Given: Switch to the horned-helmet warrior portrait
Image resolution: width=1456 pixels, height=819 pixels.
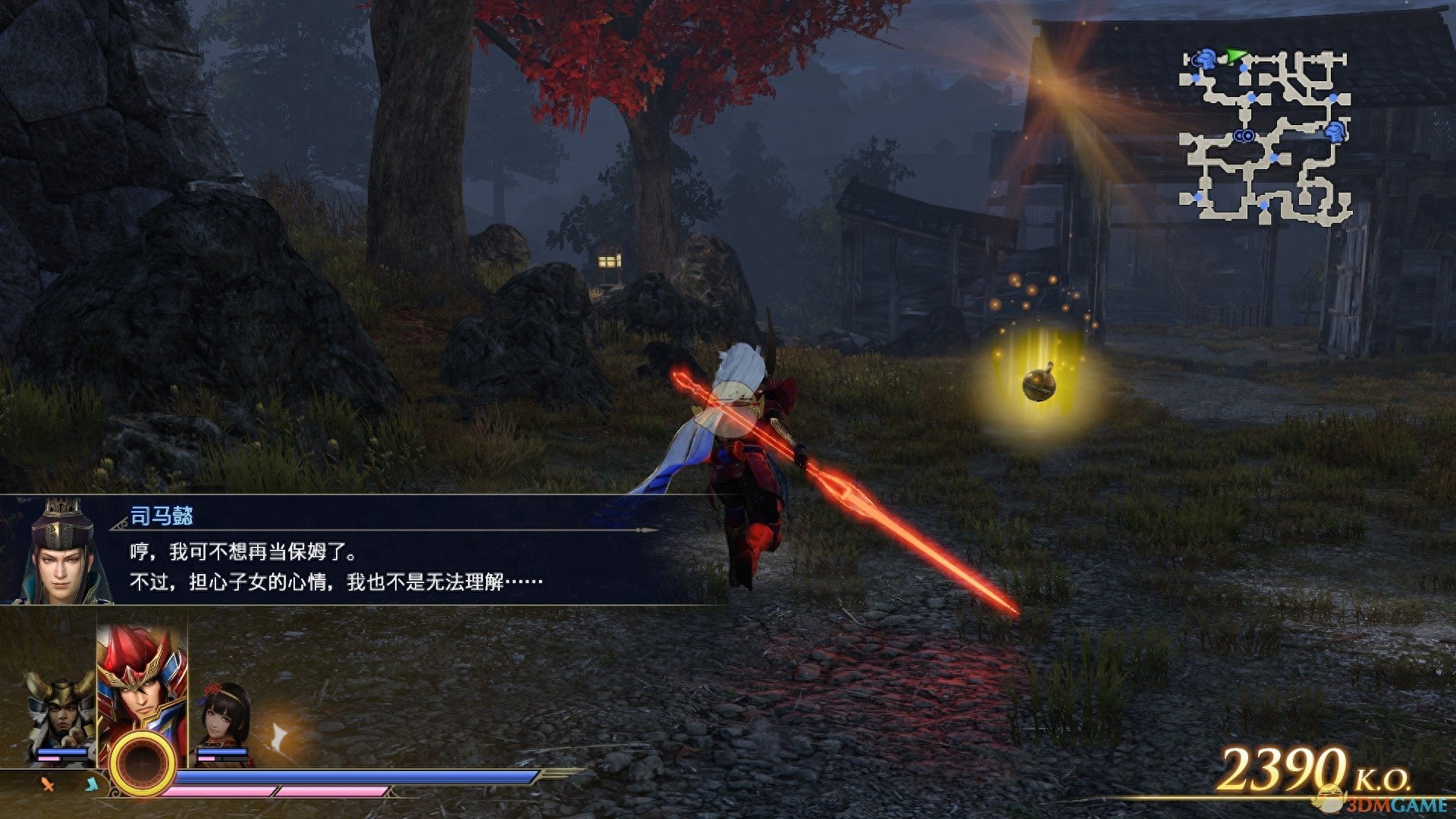Looking at the screenshot, I should click(x=61, y=713).
